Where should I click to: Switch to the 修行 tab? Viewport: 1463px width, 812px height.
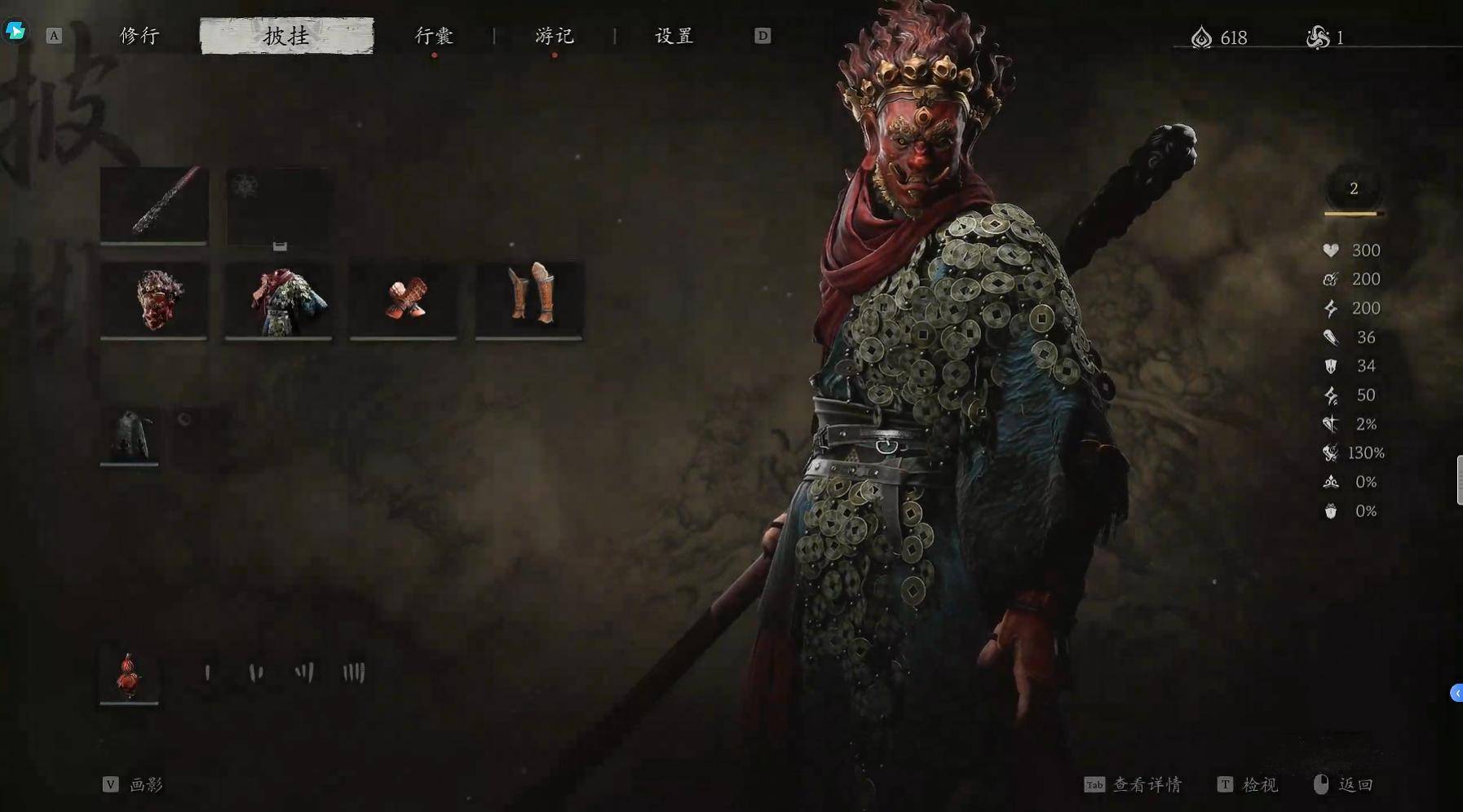pos(139,36)
